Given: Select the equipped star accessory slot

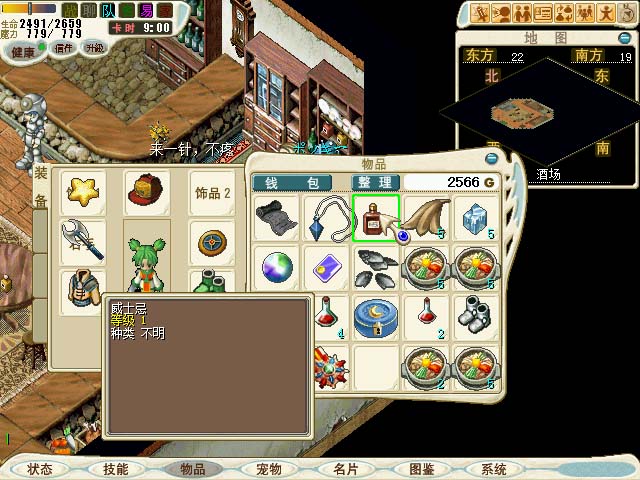Looking at the screenshot, I should coord(86,191).
